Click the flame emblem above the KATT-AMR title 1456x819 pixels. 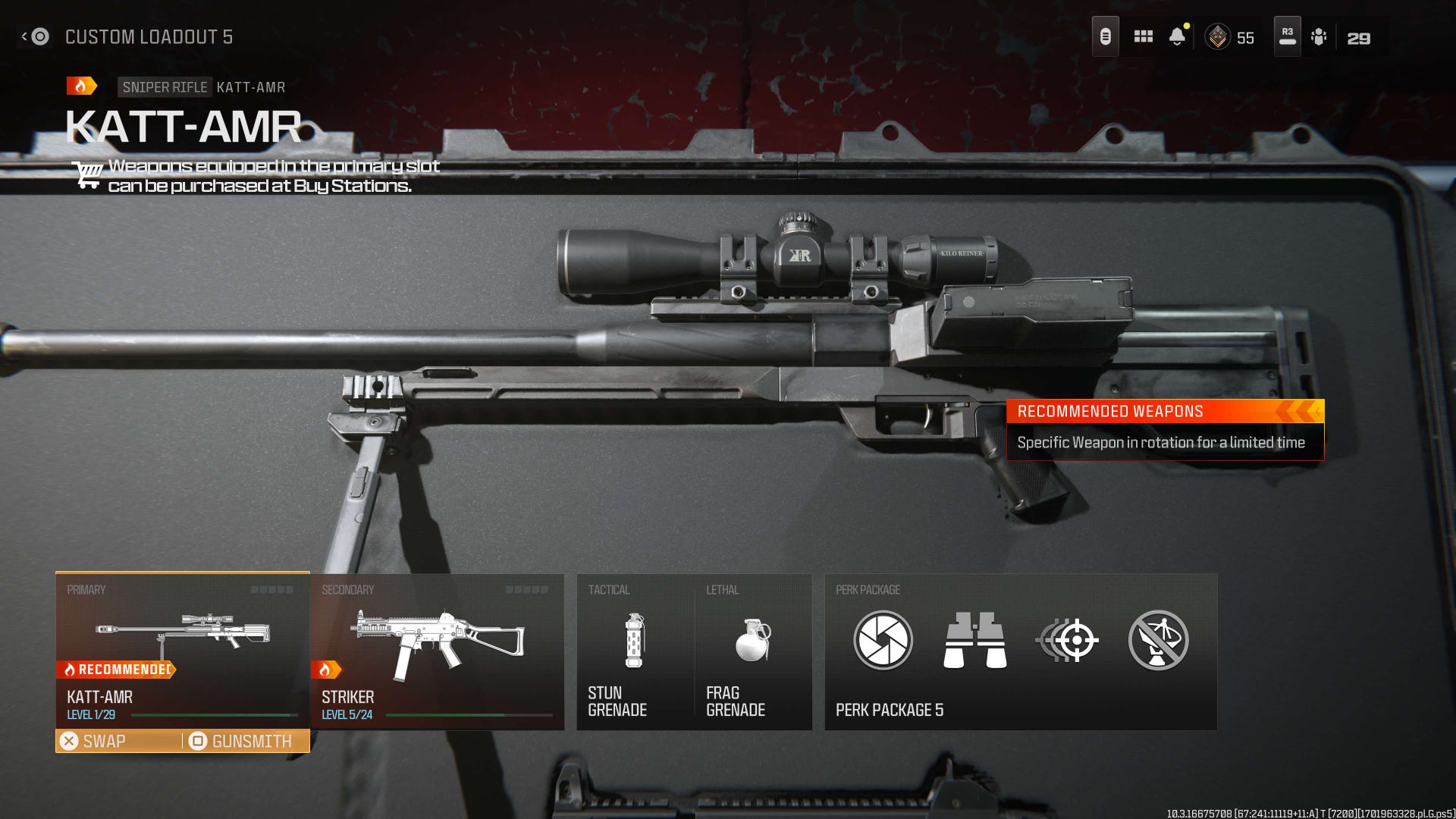(x=81, y=85)
